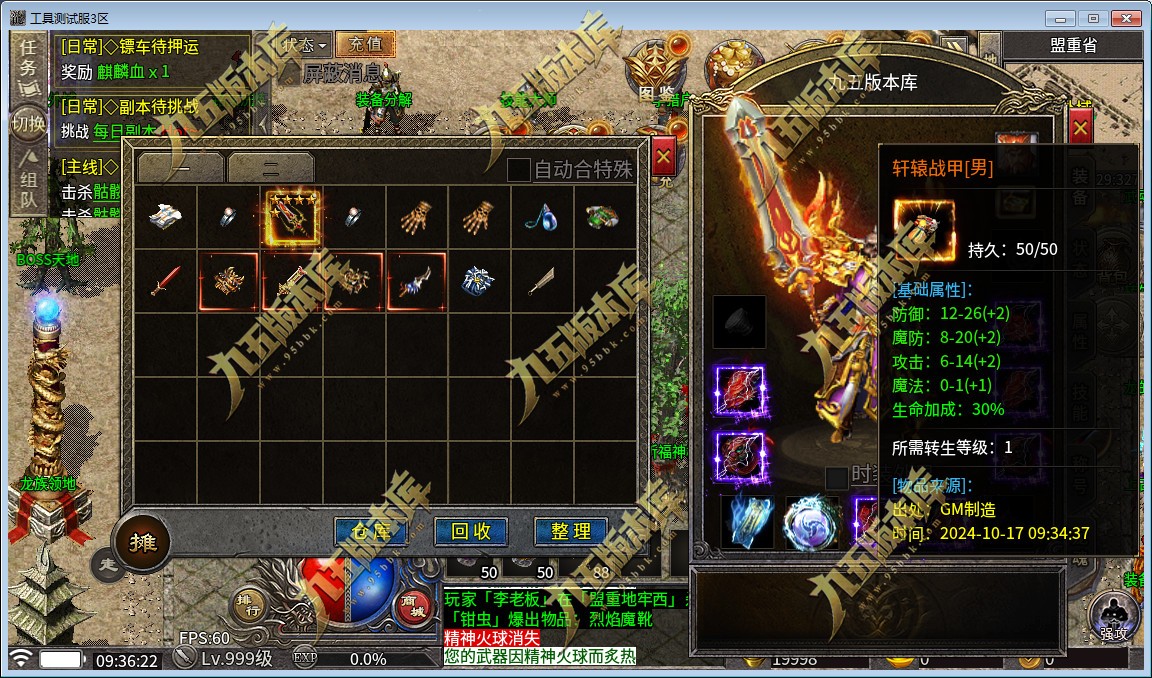Open the 仓库 warehouse button
This screenshot has height=678, width=1152.
[x=370, y=532]
